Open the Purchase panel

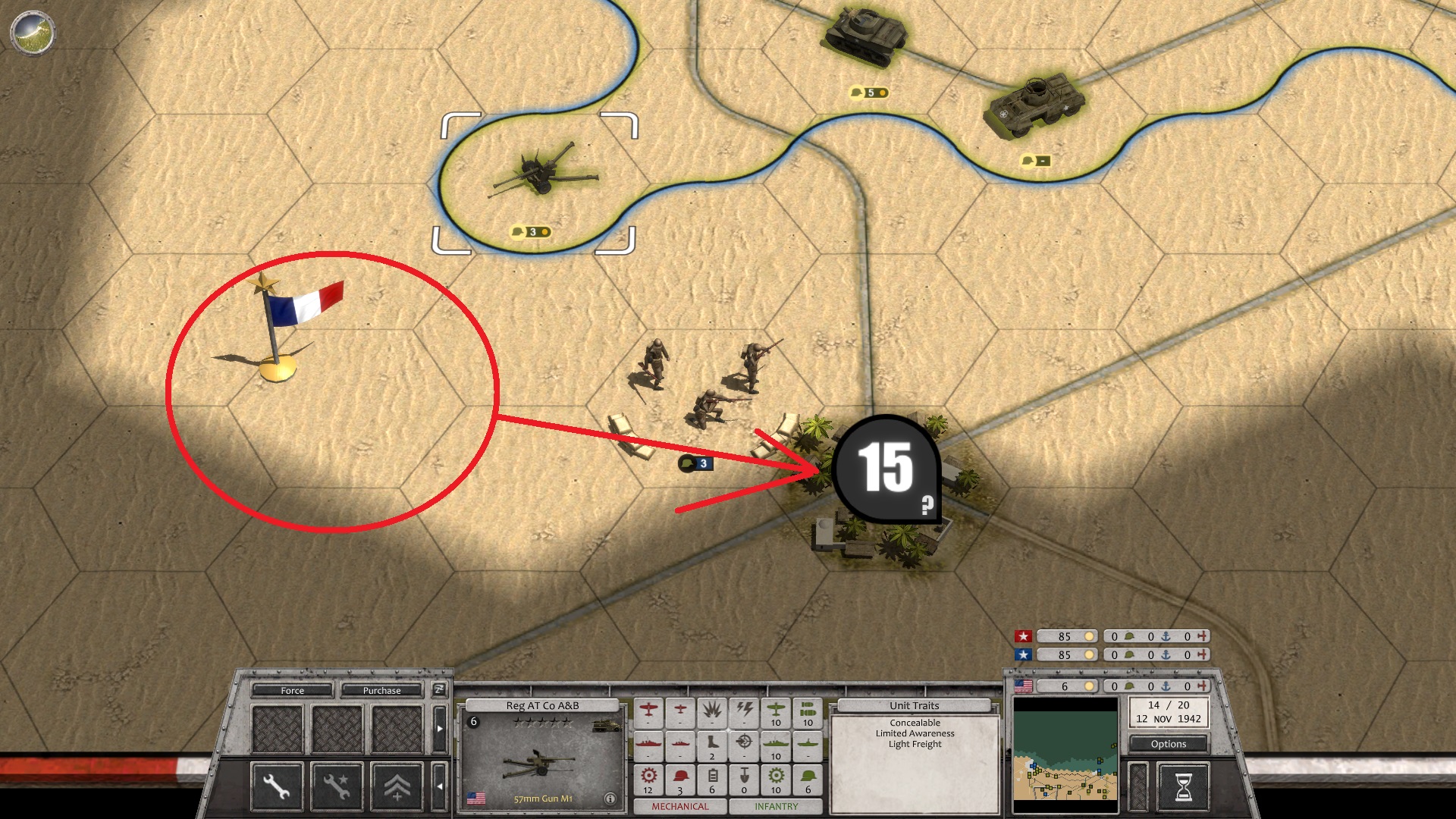(x=381, y=690)
